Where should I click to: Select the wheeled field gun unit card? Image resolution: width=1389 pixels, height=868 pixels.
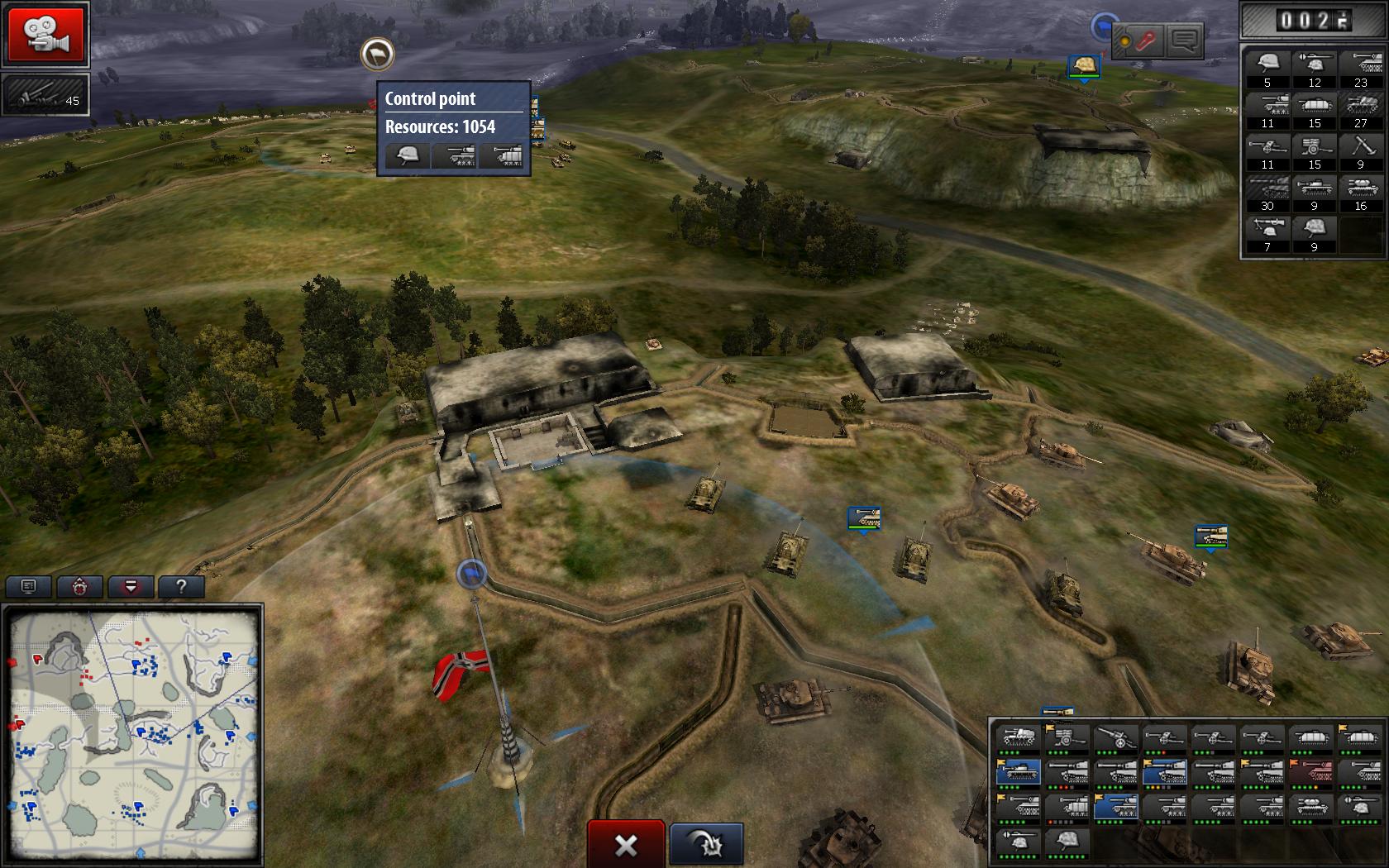pos(1116,738)
